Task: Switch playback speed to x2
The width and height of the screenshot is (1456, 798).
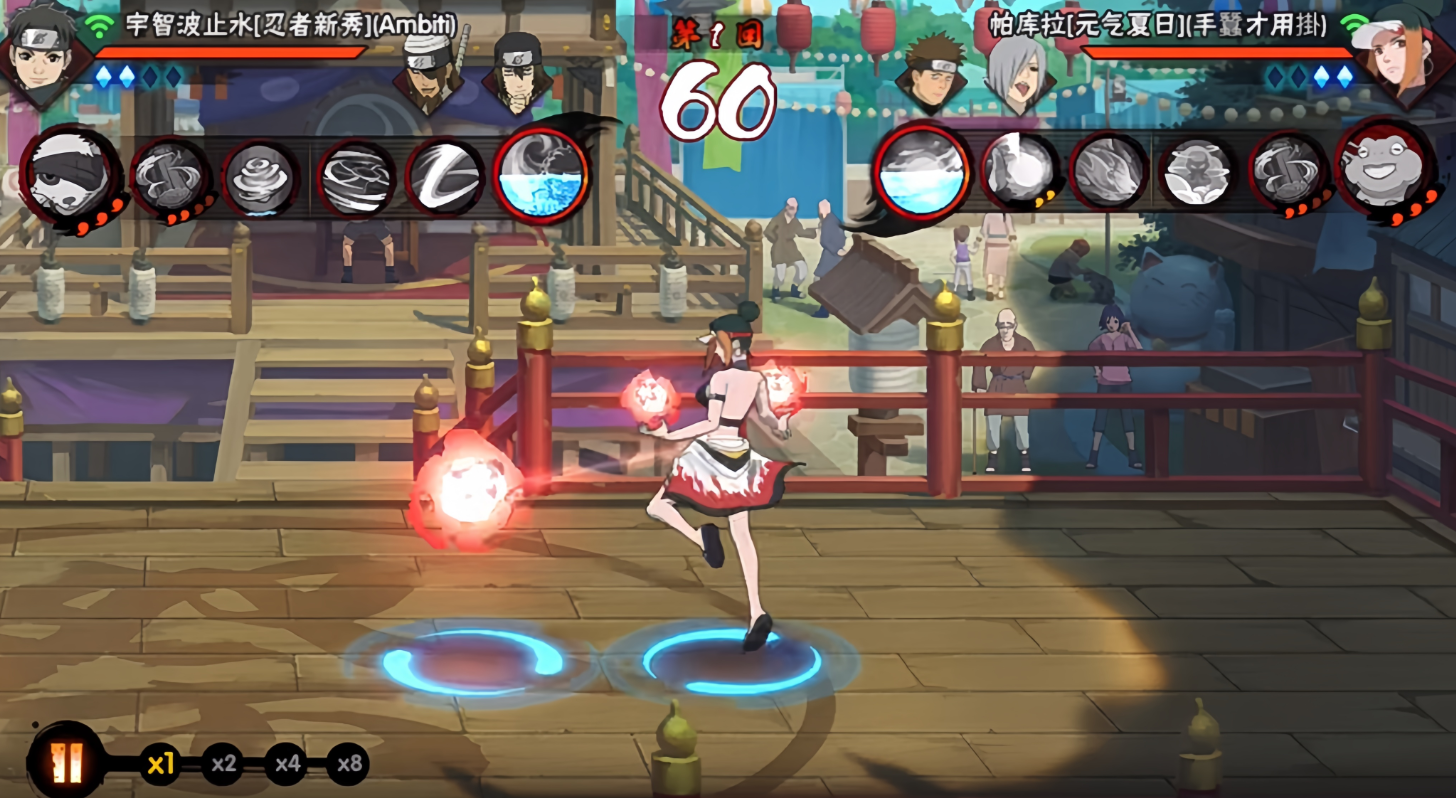Action: click(223, 765)
